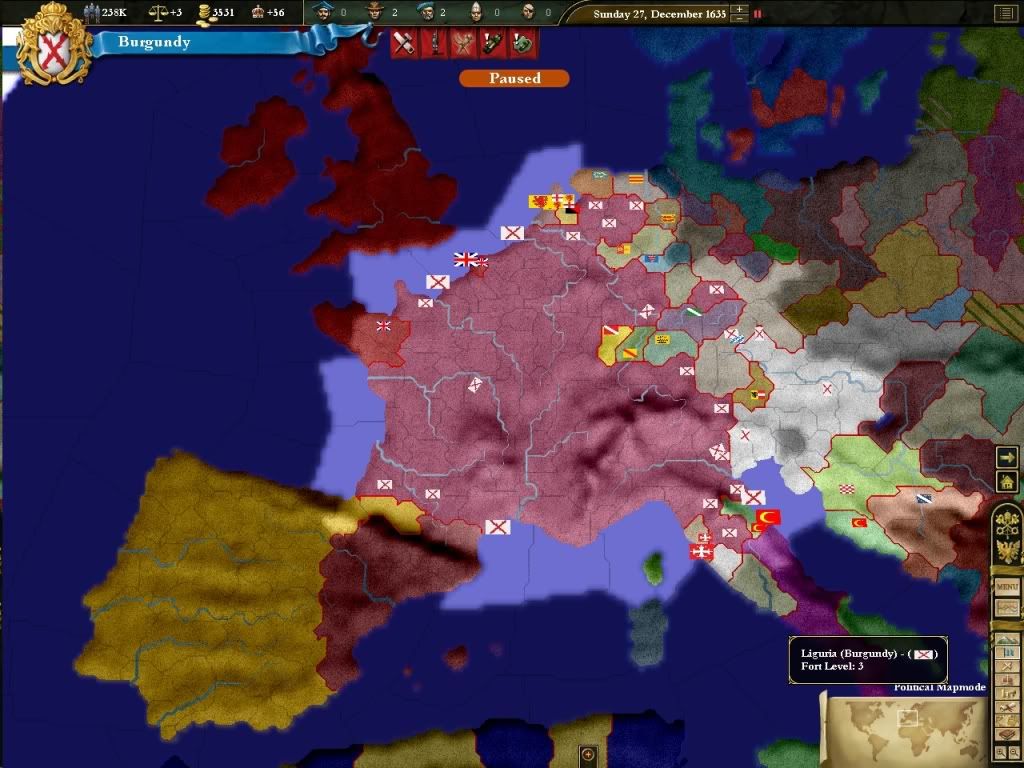Show the graph ledger button below MENU

tap(1006, 608)
